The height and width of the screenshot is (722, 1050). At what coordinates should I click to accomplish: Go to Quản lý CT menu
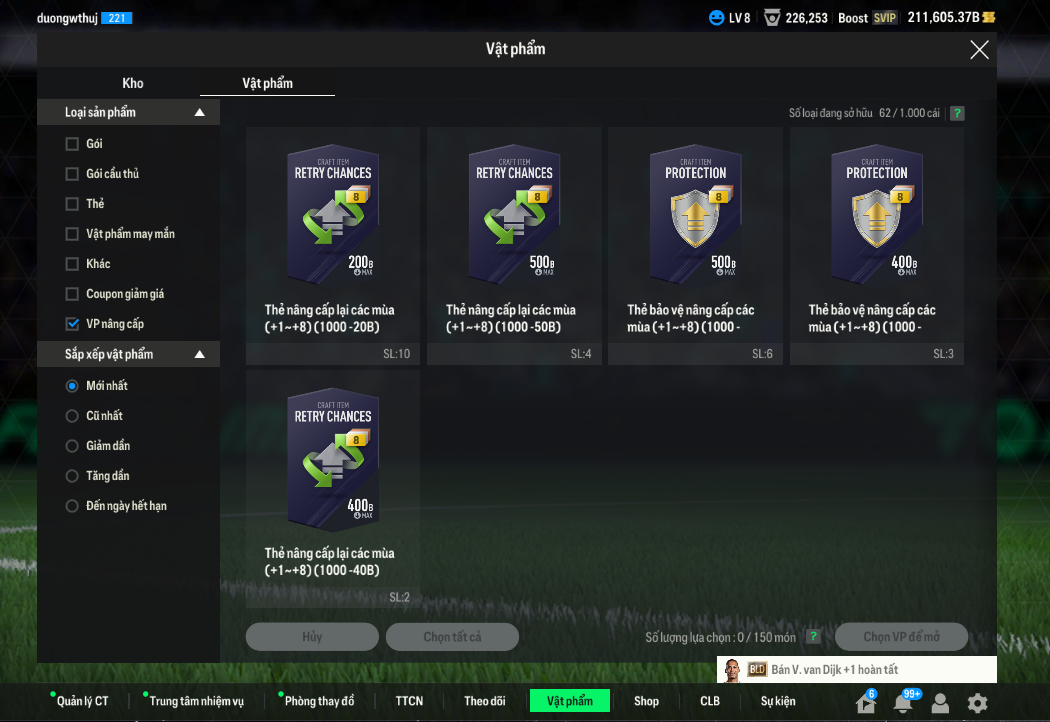click(82, 701)
